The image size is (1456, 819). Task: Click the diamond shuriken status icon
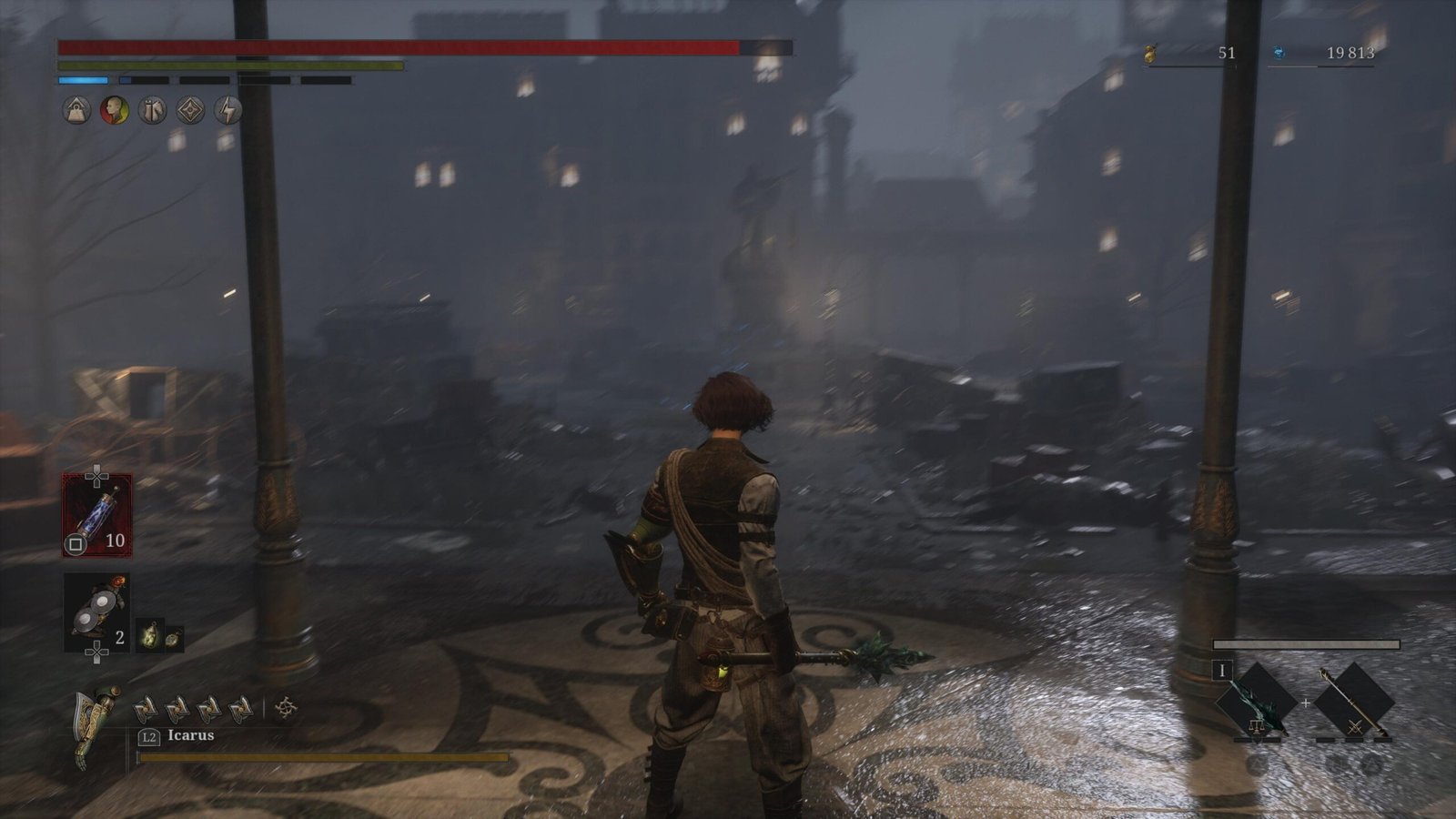(190, 111)
